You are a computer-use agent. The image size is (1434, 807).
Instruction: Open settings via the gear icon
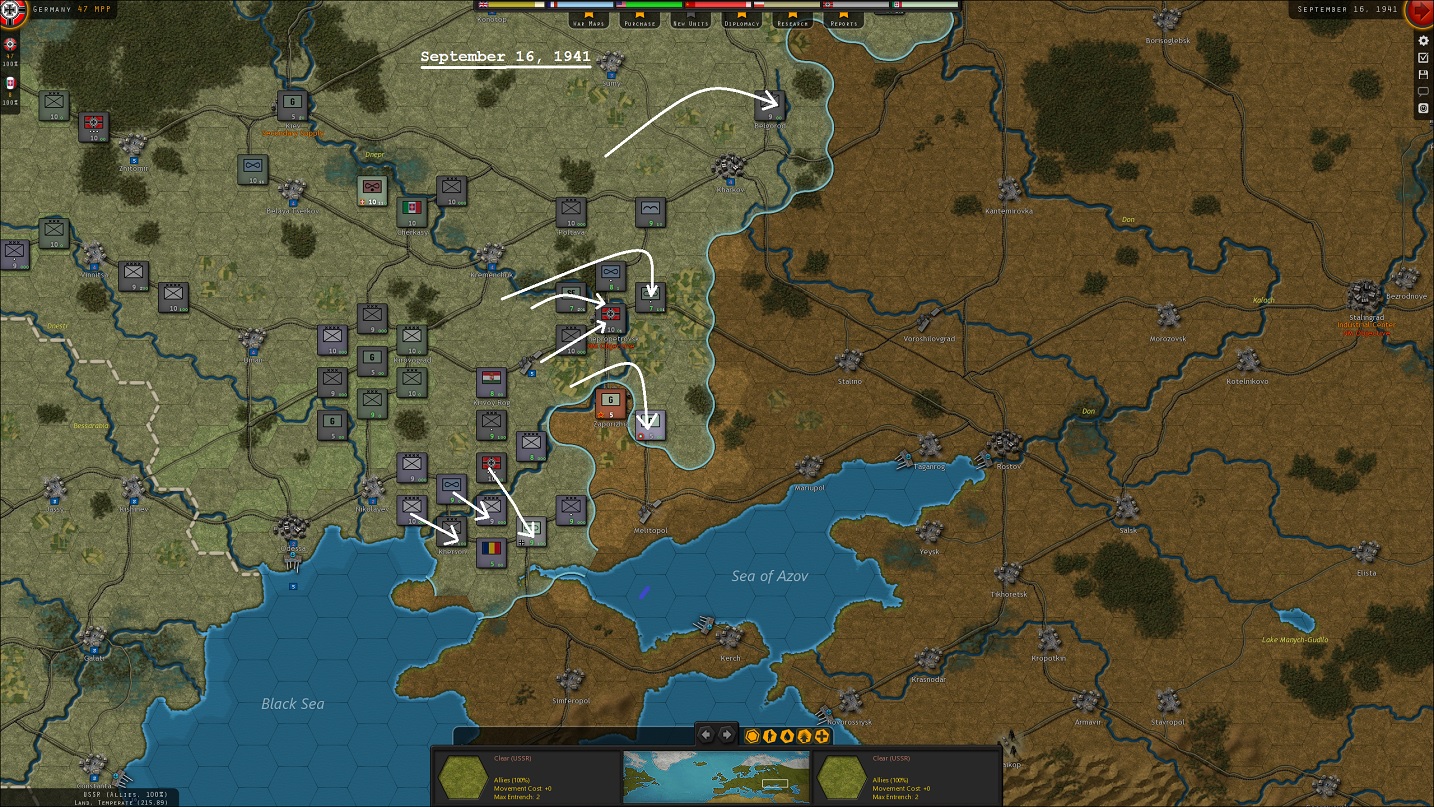click(1423, 42)
